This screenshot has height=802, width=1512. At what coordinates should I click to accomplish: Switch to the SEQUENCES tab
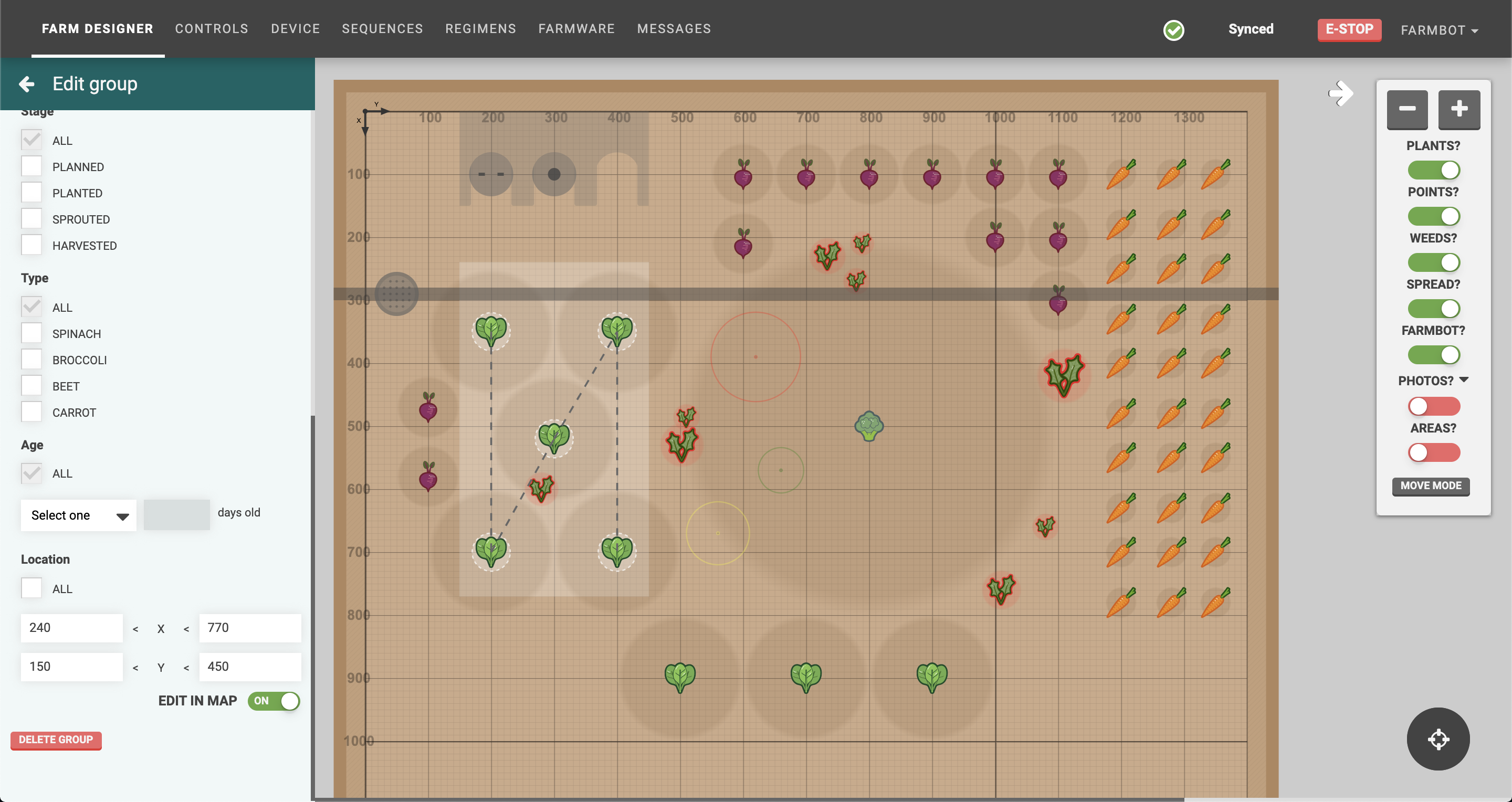(x=382, y=28)
